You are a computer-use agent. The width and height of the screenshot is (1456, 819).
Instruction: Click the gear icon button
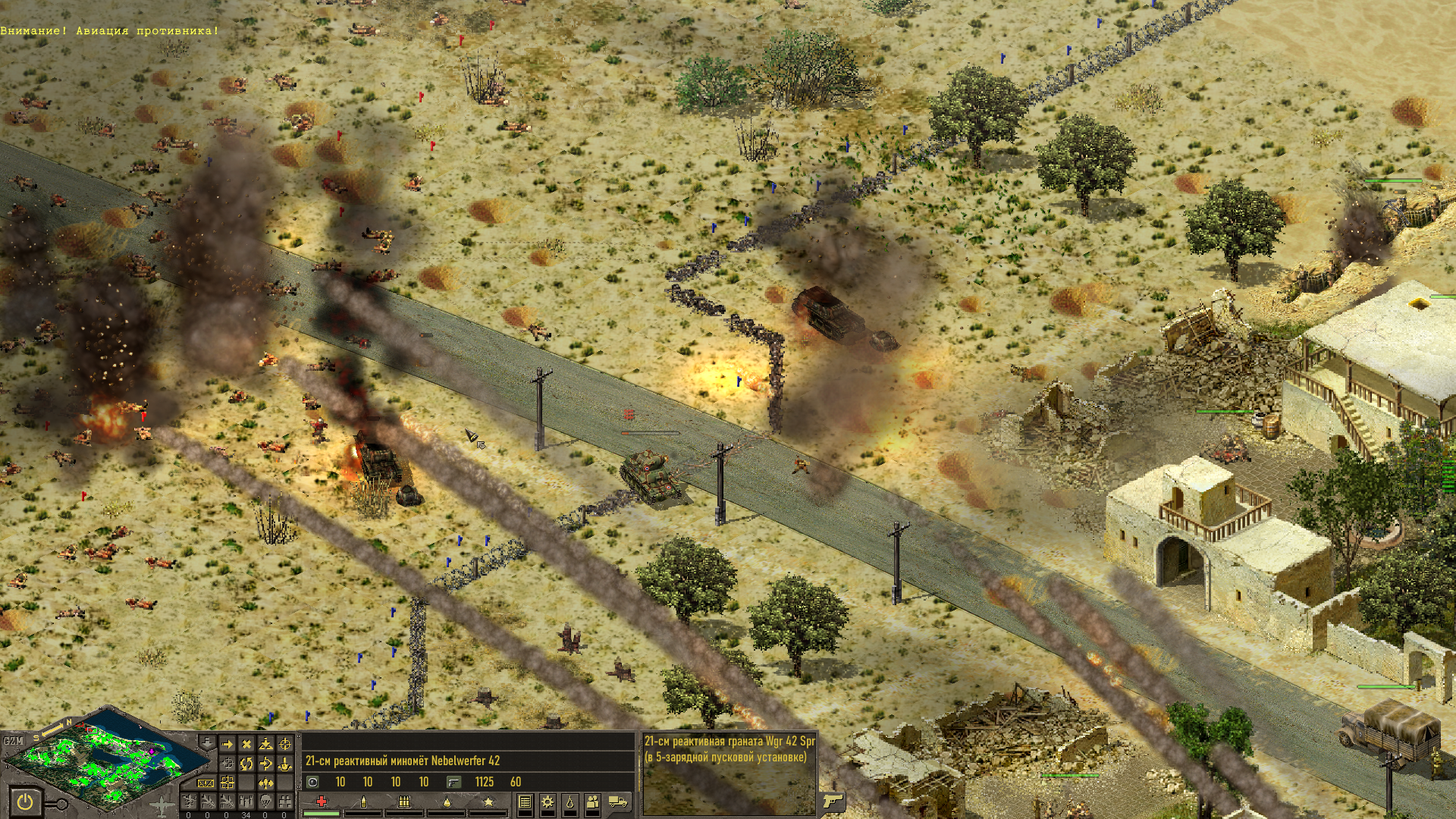(547, 802)
